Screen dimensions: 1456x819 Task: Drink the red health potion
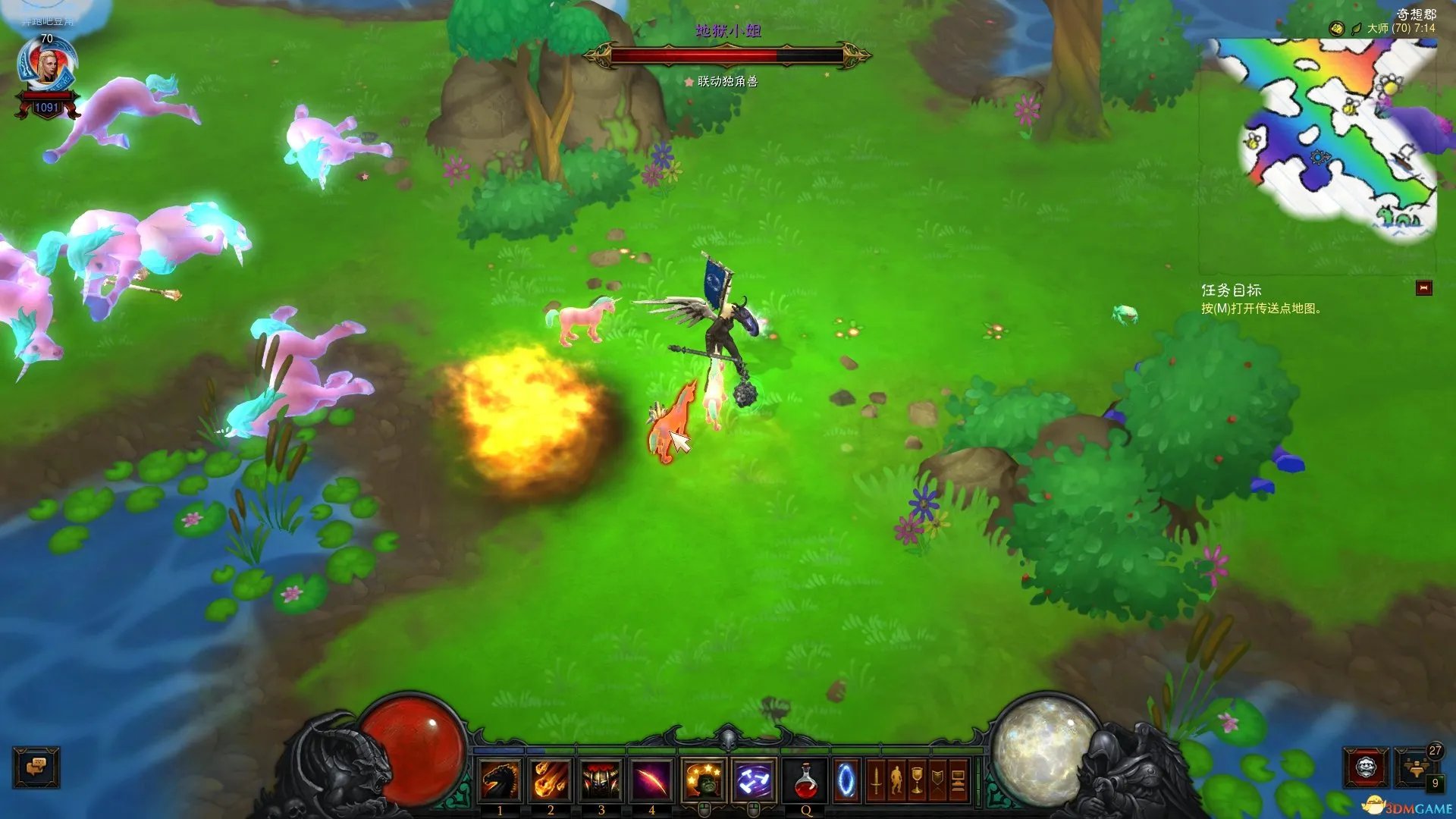click(x=805, y=780)
